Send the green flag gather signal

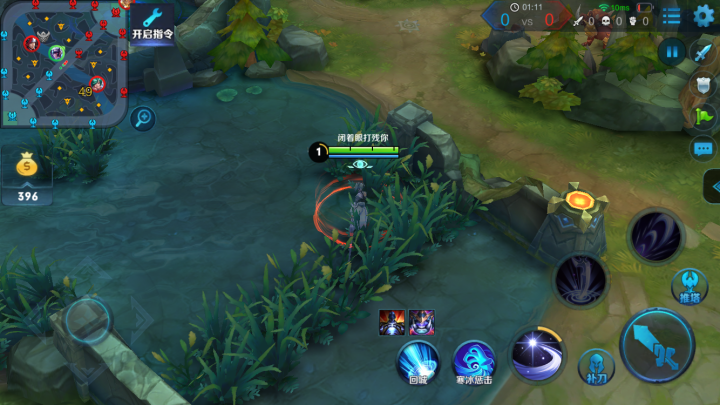pyautogui.click(x=703, y=117)
